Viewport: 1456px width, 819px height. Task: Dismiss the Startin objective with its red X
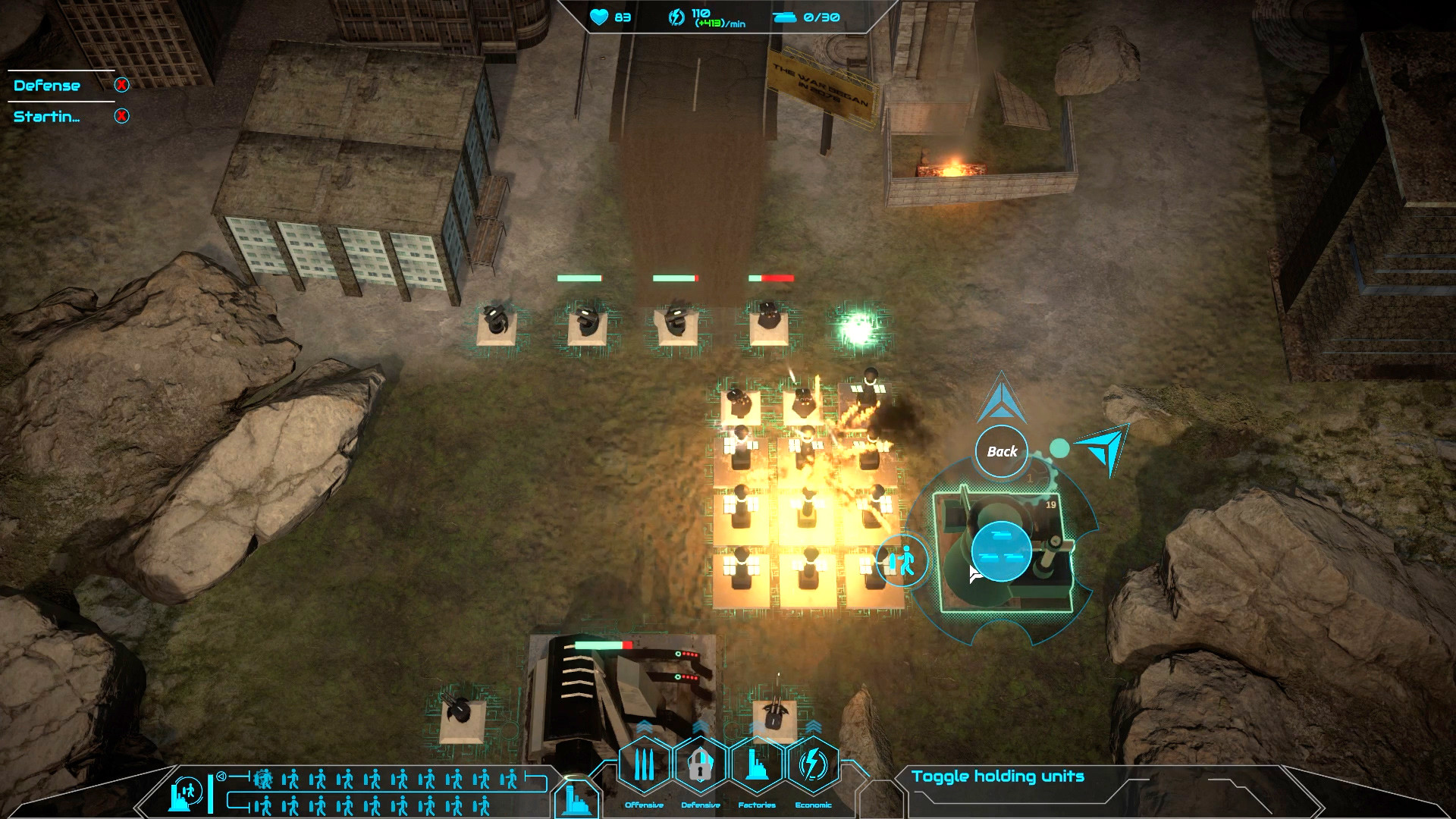coord(121,117)
